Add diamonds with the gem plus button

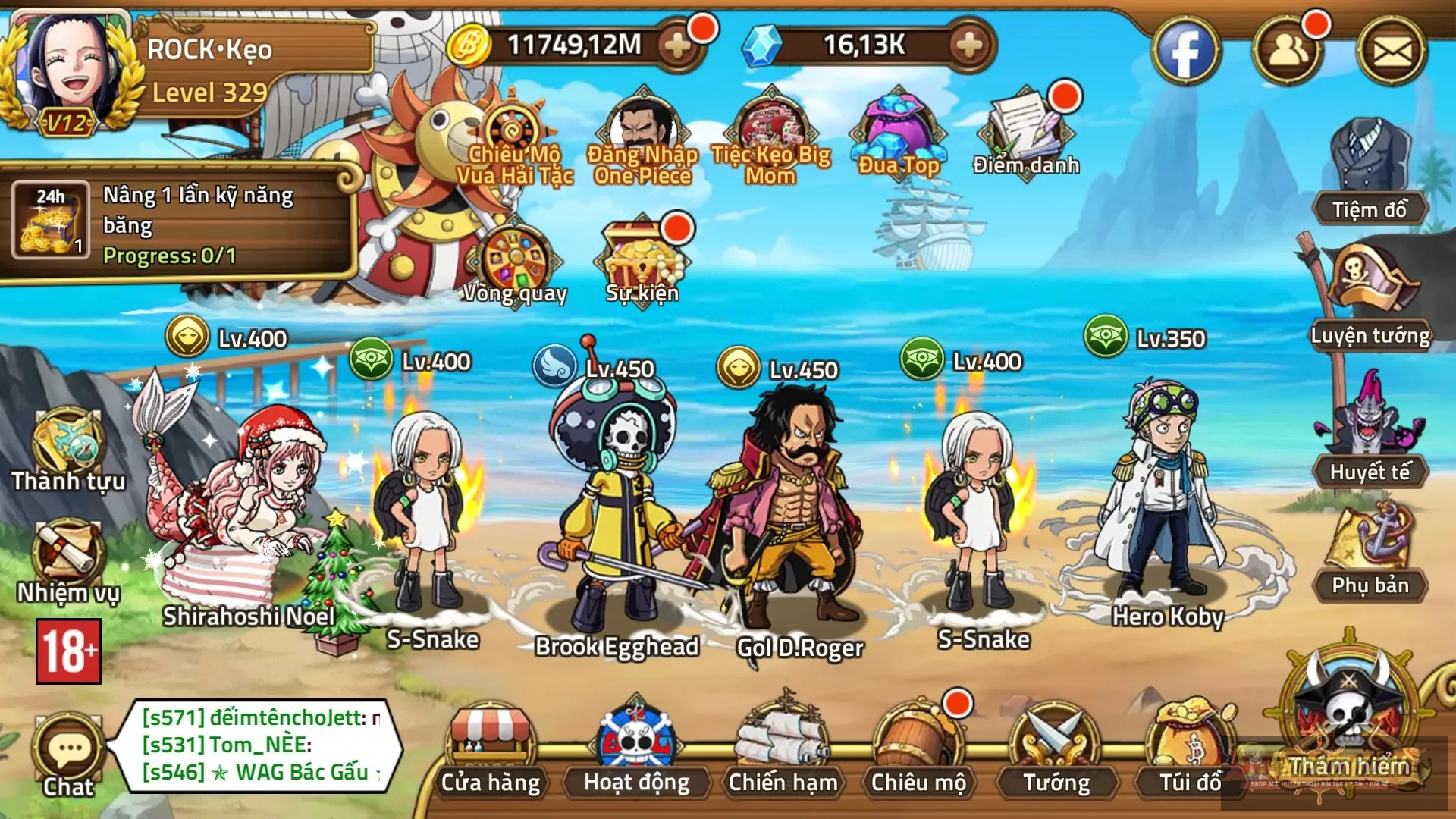(969, 45)
